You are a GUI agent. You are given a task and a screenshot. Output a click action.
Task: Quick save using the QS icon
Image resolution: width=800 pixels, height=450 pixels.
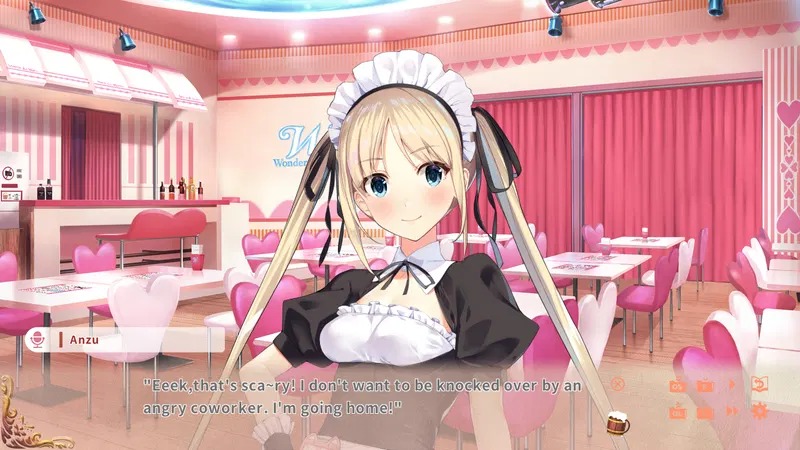(x=677, y=385)
